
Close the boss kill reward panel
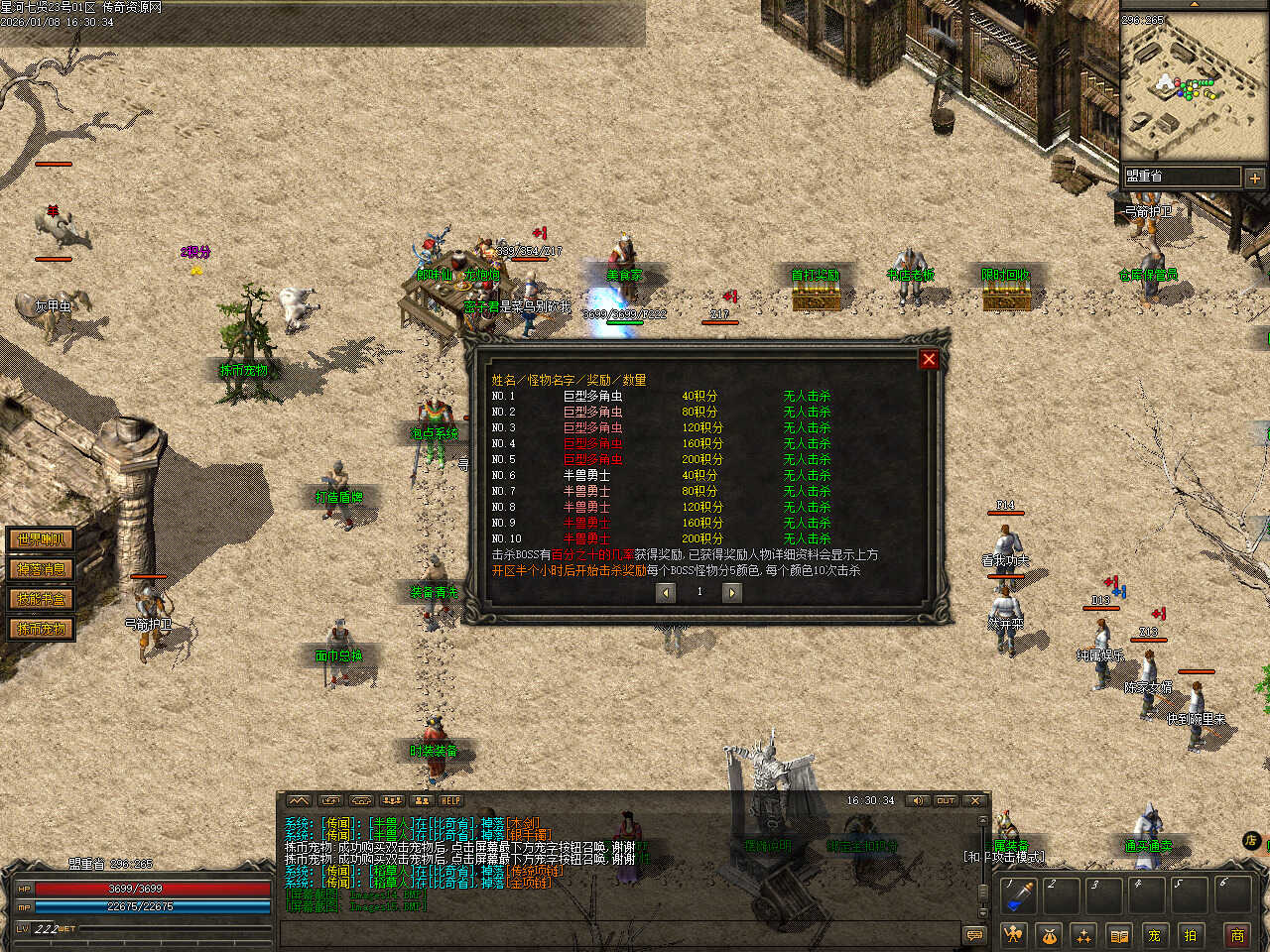click(929, 359)
